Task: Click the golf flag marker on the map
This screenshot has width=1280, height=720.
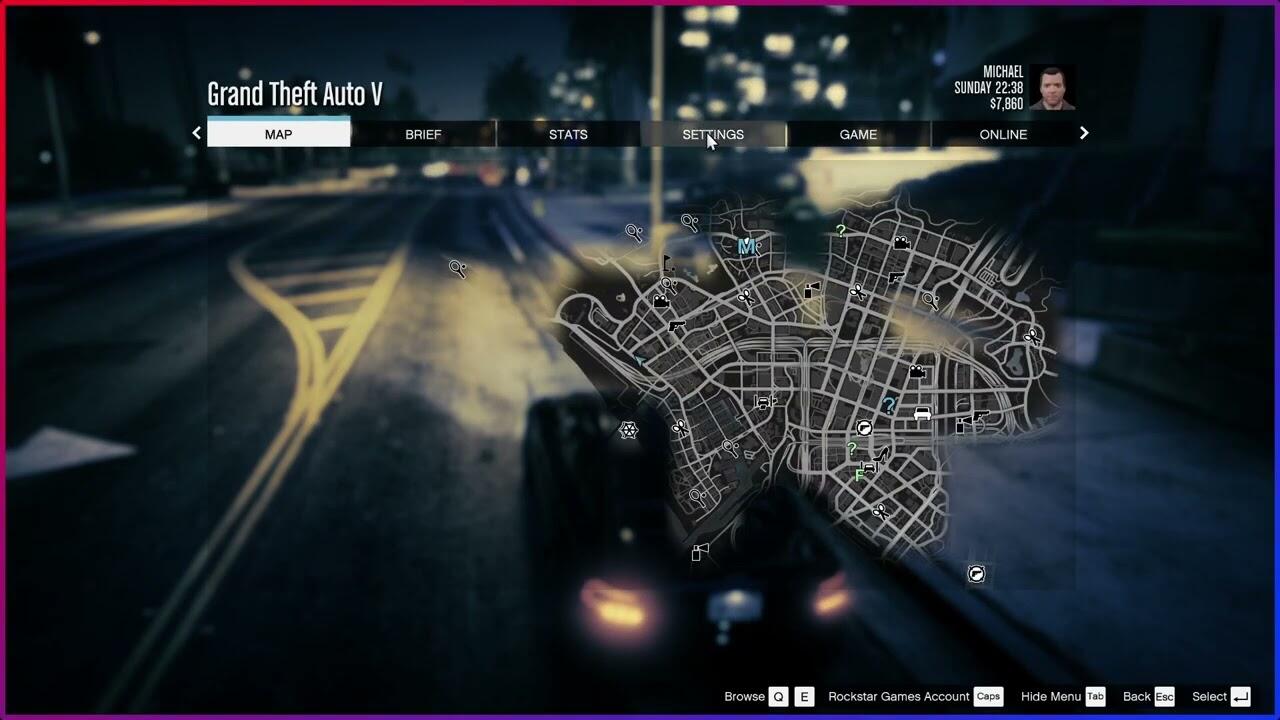Action: point(667,265)
